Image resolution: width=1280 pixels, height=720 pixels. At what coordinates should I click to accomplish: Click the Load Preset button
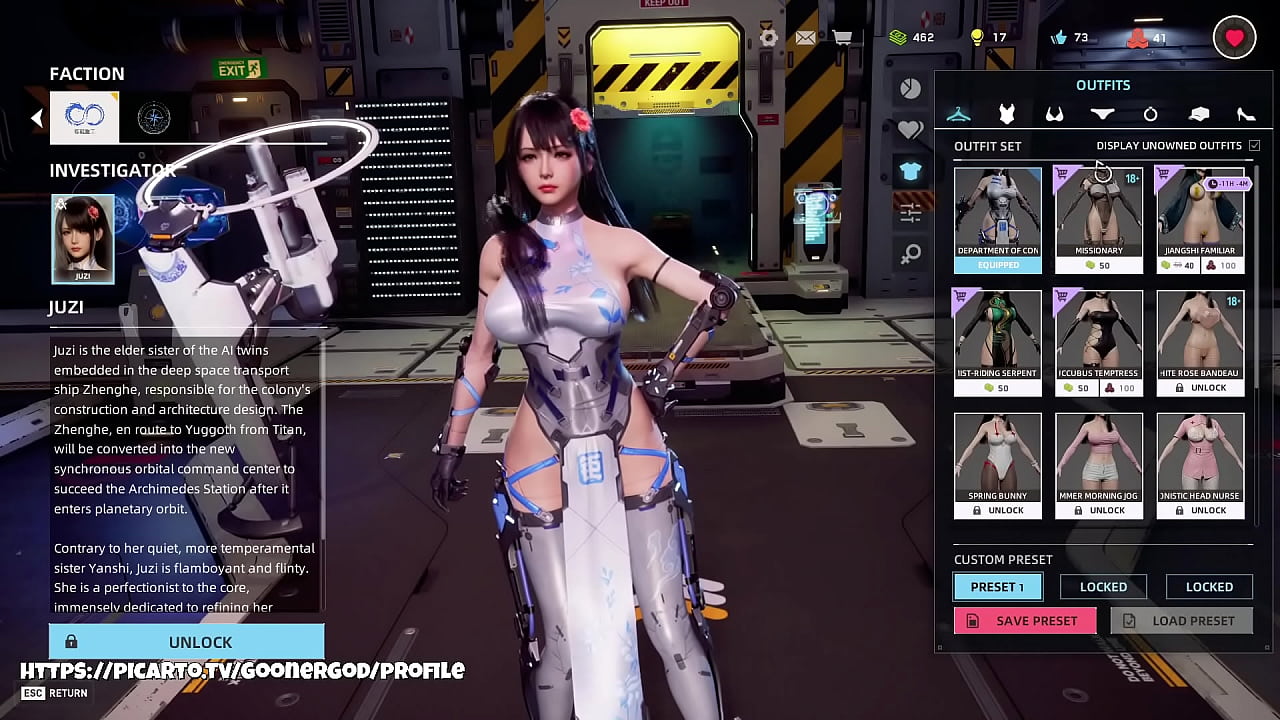[1181, 621]
